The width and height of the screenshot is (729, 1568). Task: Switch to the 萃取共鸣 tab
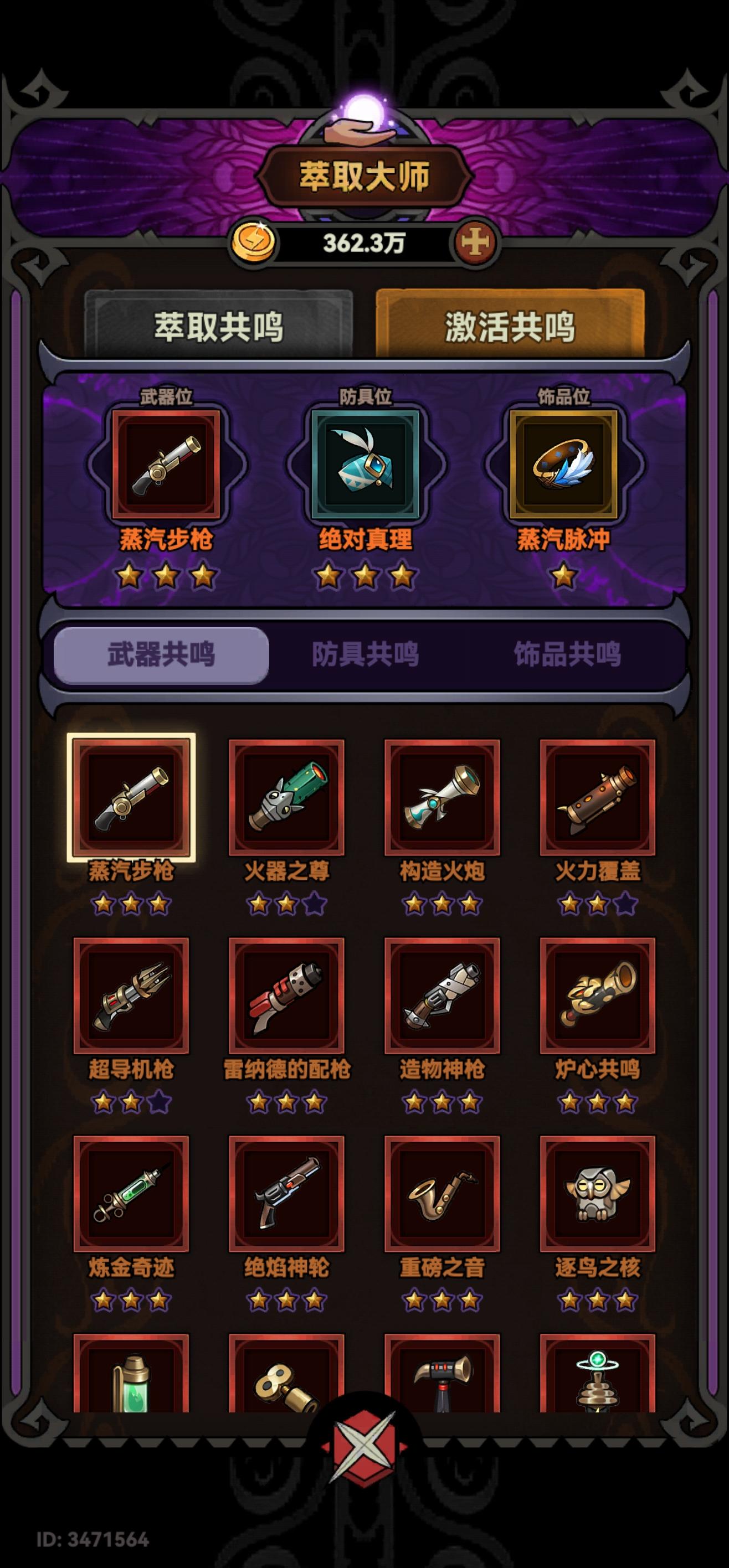pos(221,325)
